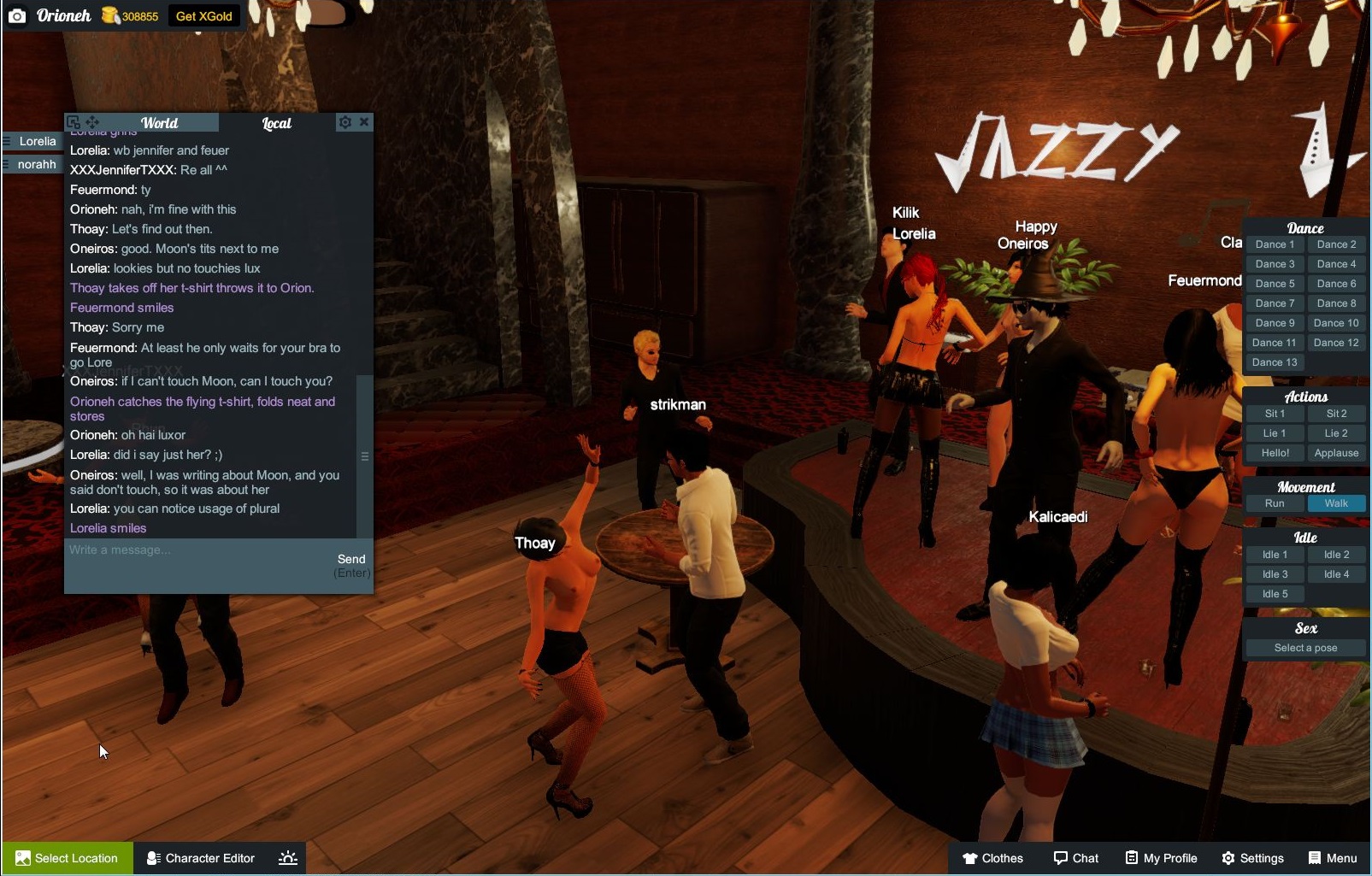Click the sun icon next to Character Editor

click(287, 858)
